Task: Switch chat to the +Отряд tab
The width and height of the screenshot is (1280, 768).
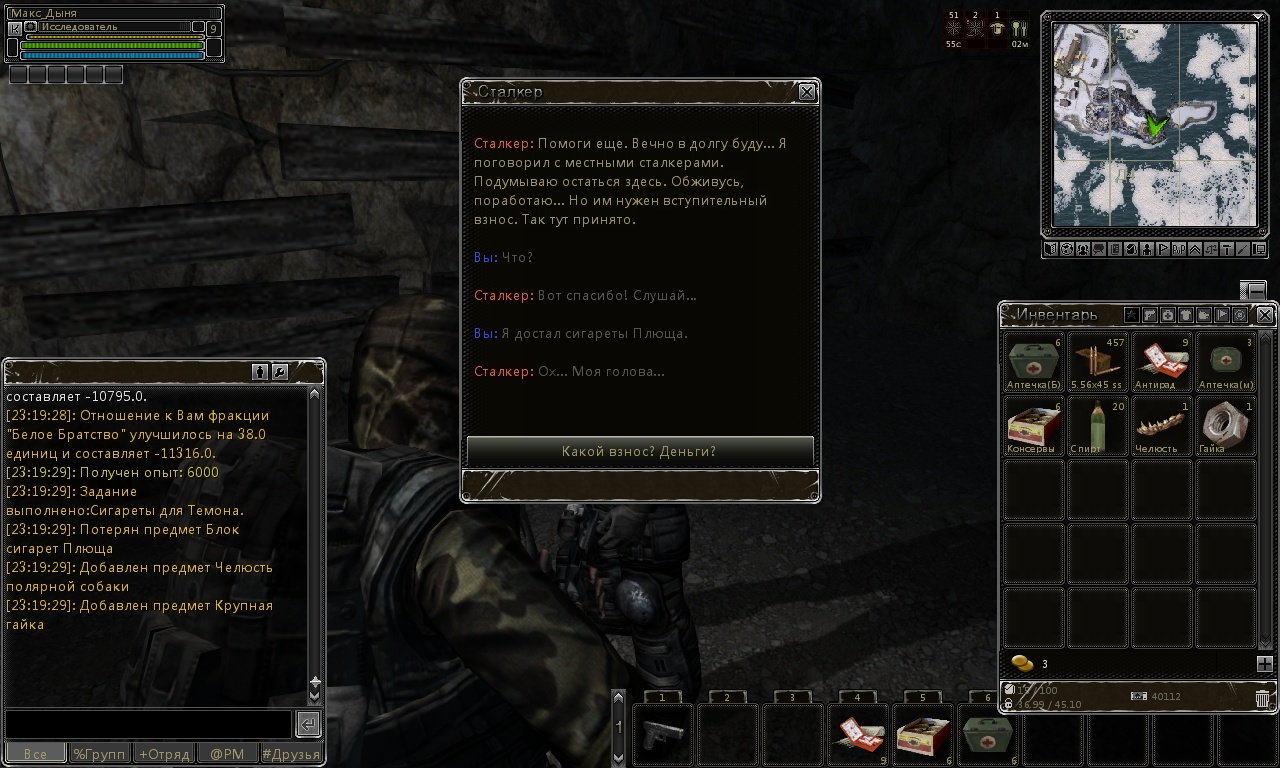Action: (163, 754)
